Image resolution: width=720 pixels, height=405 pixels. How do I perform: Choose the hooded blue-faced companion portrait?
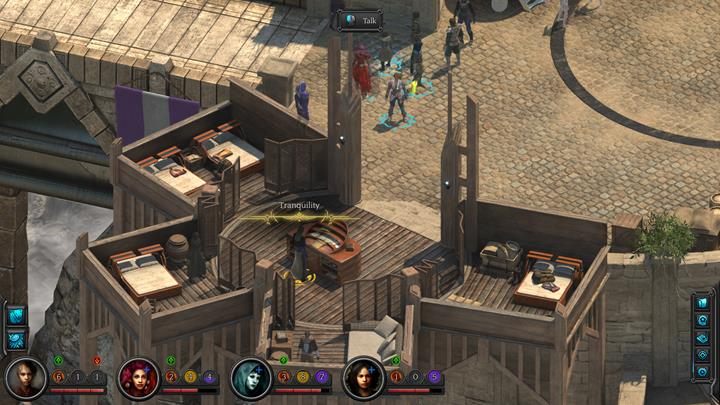point(250,379)
